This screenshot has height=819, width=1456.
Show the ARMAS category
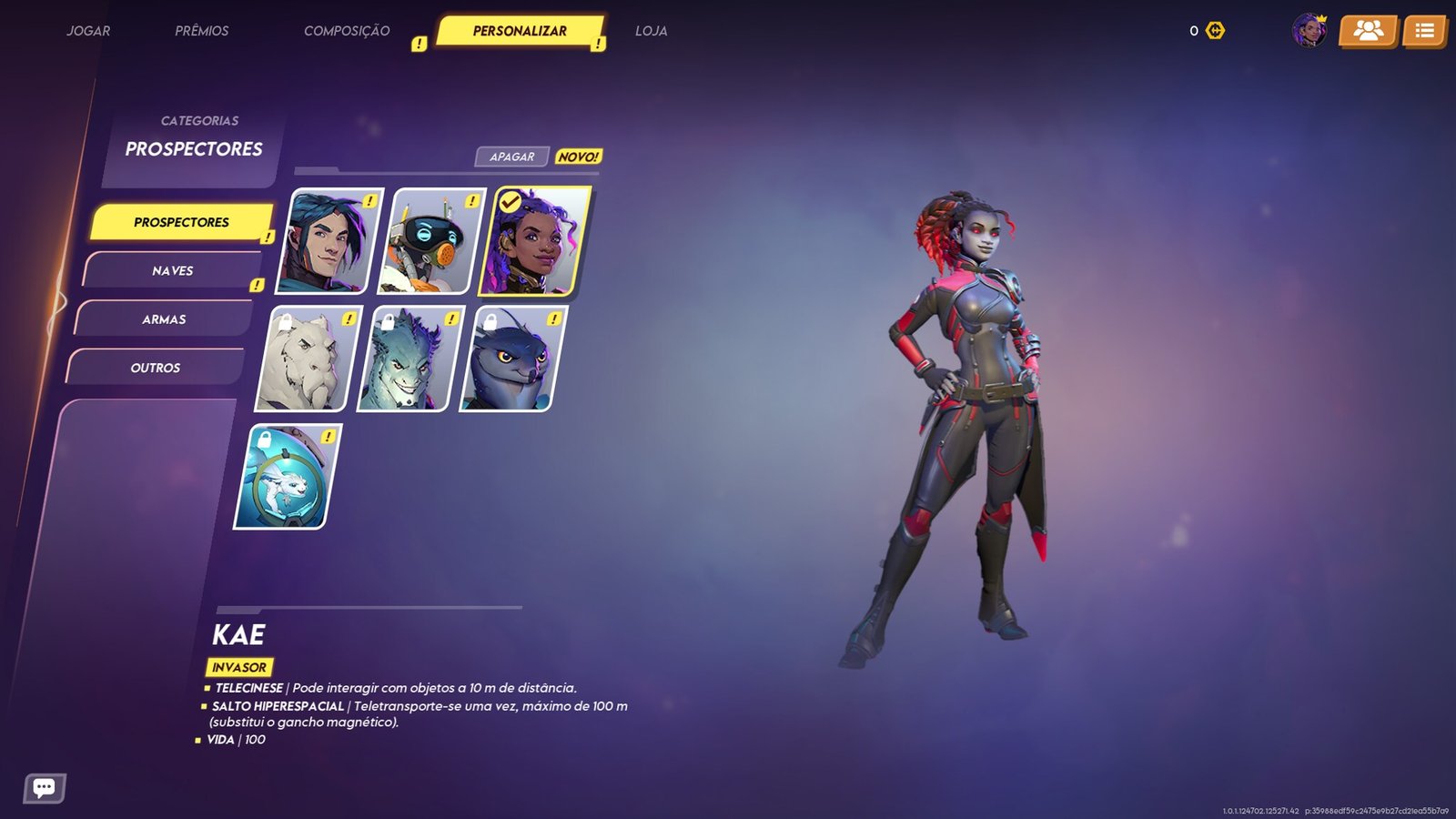[x=164, y=319]
